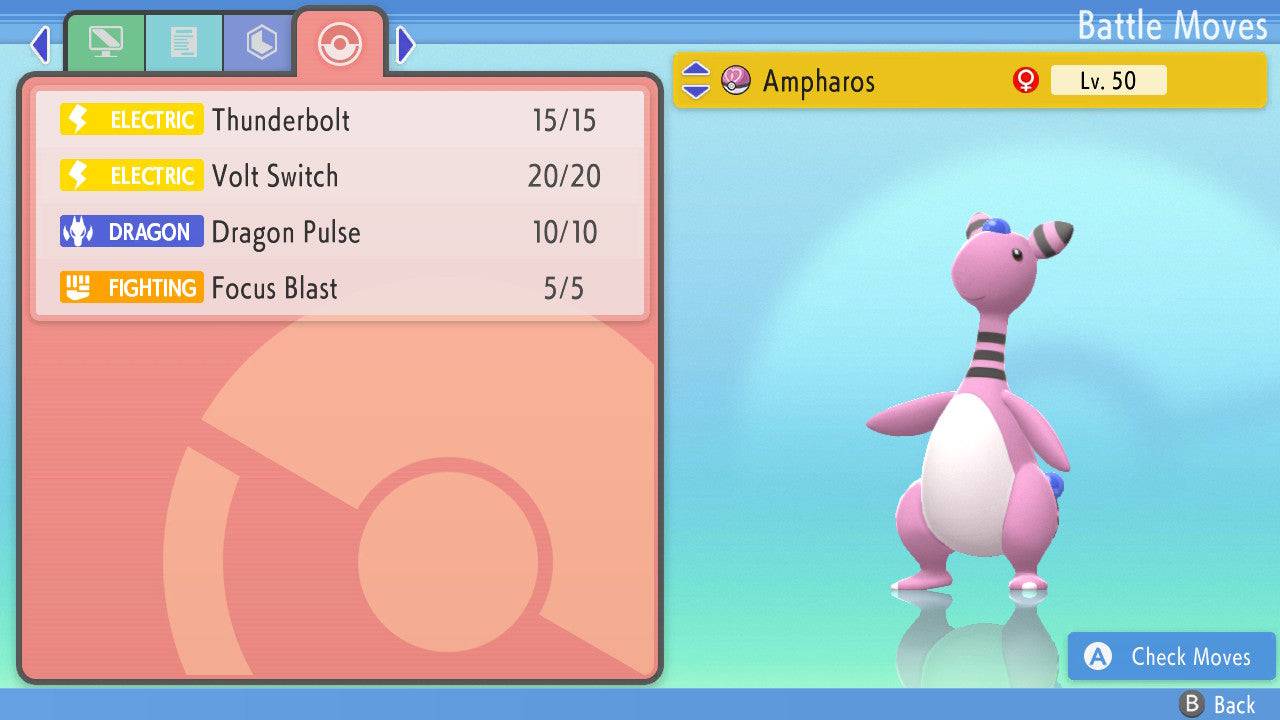Image resolution: width=1280 pixels, height=720 pixels.
Task: Click the right arrow to view next page
Action: pyautogui.click(x=404, y=44)
